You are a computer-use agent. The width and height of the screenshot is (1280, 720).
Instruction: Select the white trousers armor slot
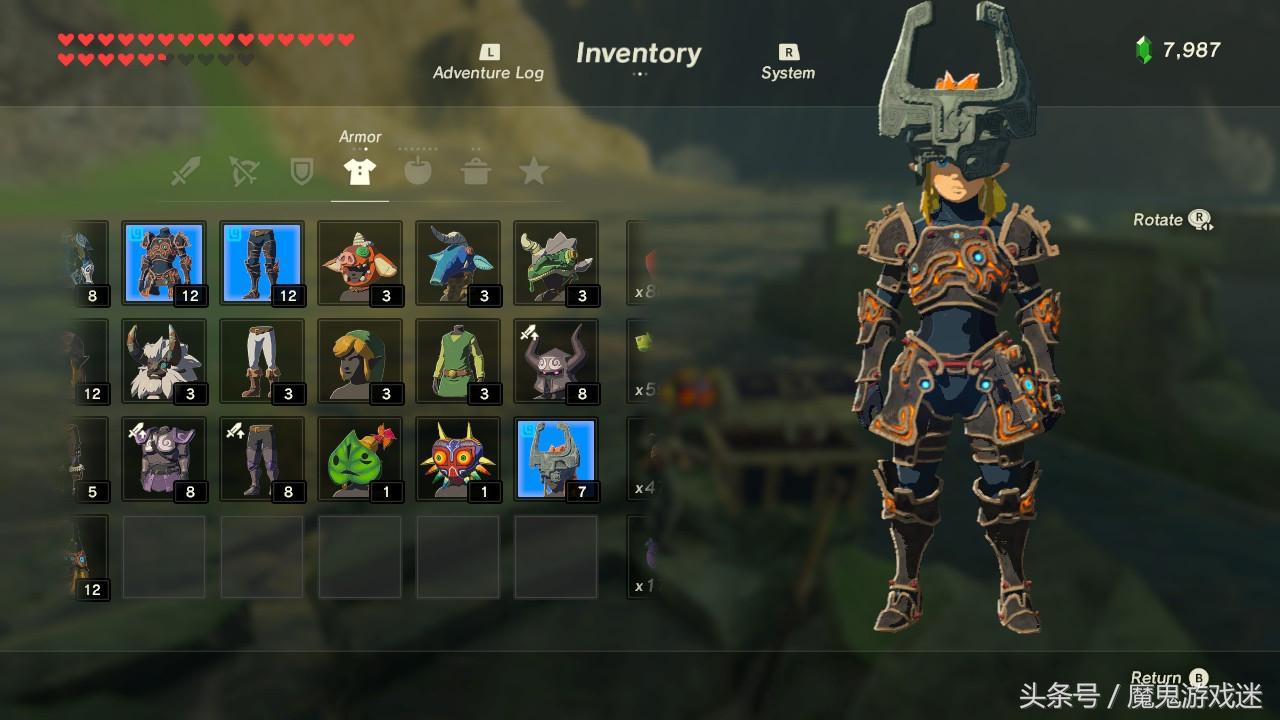click(262, 361)
